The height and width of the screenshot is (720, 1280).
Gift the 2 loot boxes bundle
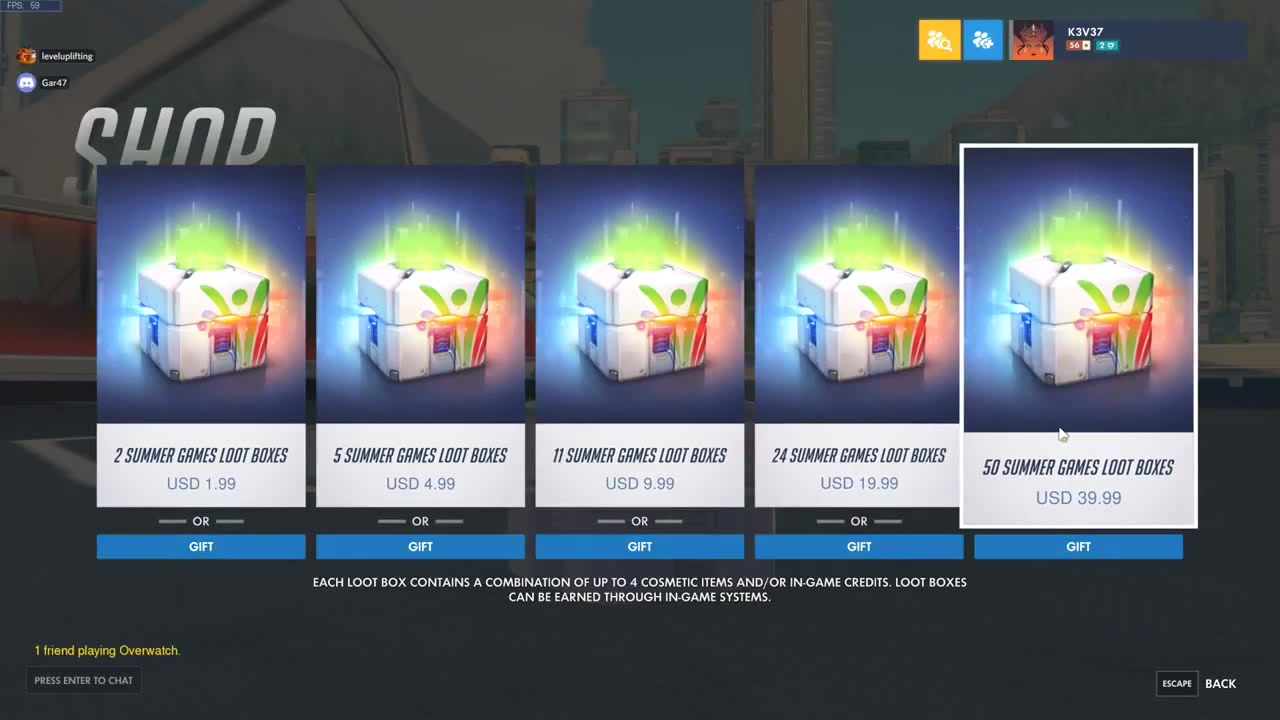[200, 546]
